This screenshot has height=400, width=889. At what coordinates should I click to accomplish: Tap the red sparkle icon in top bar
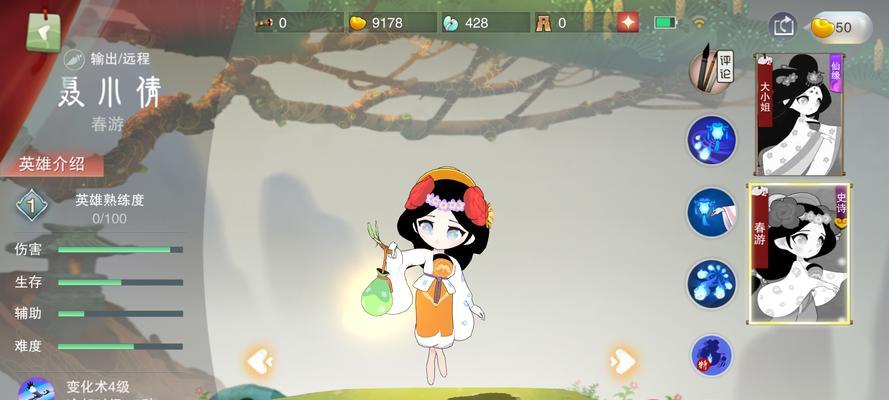627,22
